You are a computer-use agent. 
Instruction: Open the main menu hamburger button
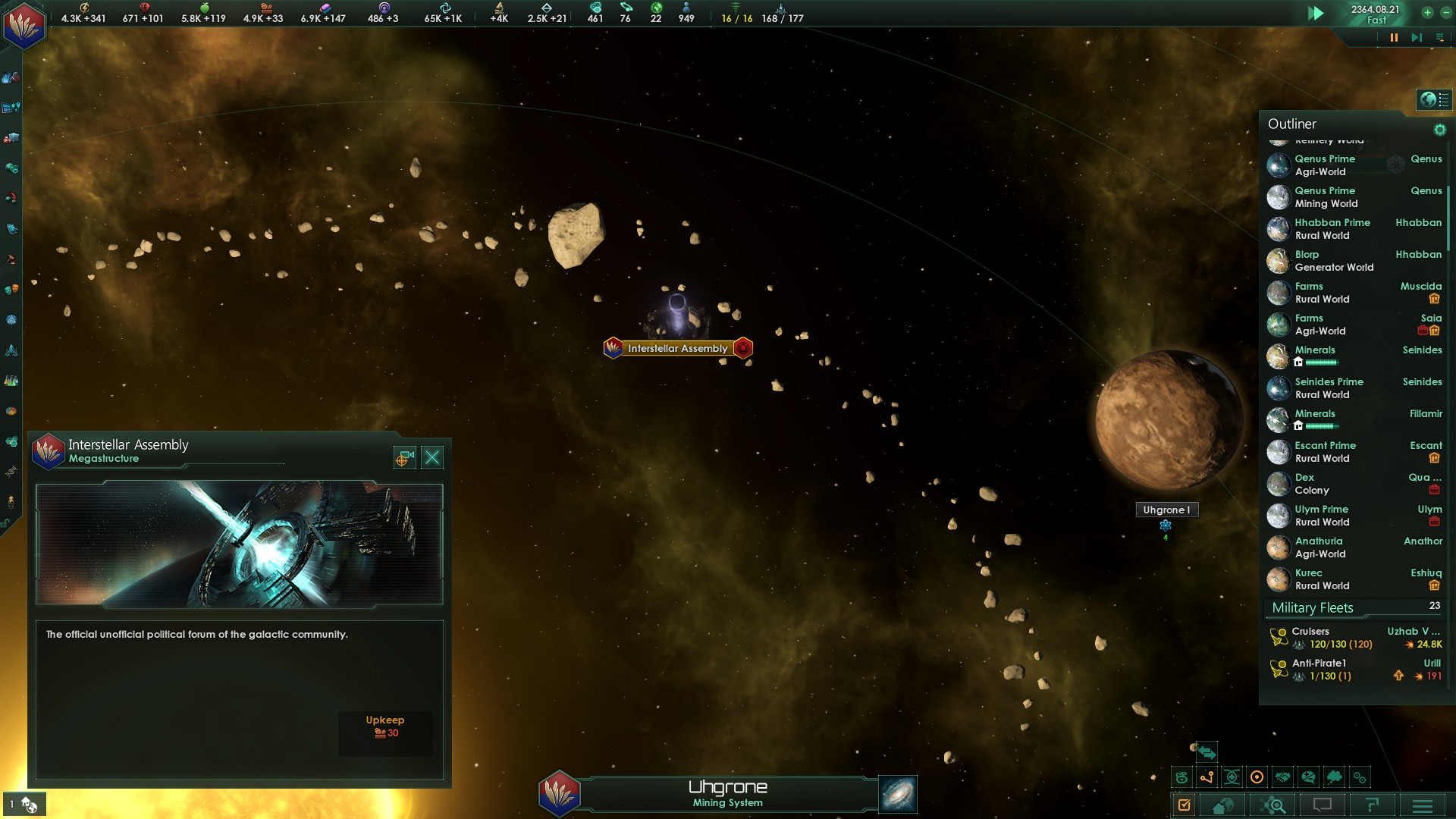click(x=1423, y=805)
